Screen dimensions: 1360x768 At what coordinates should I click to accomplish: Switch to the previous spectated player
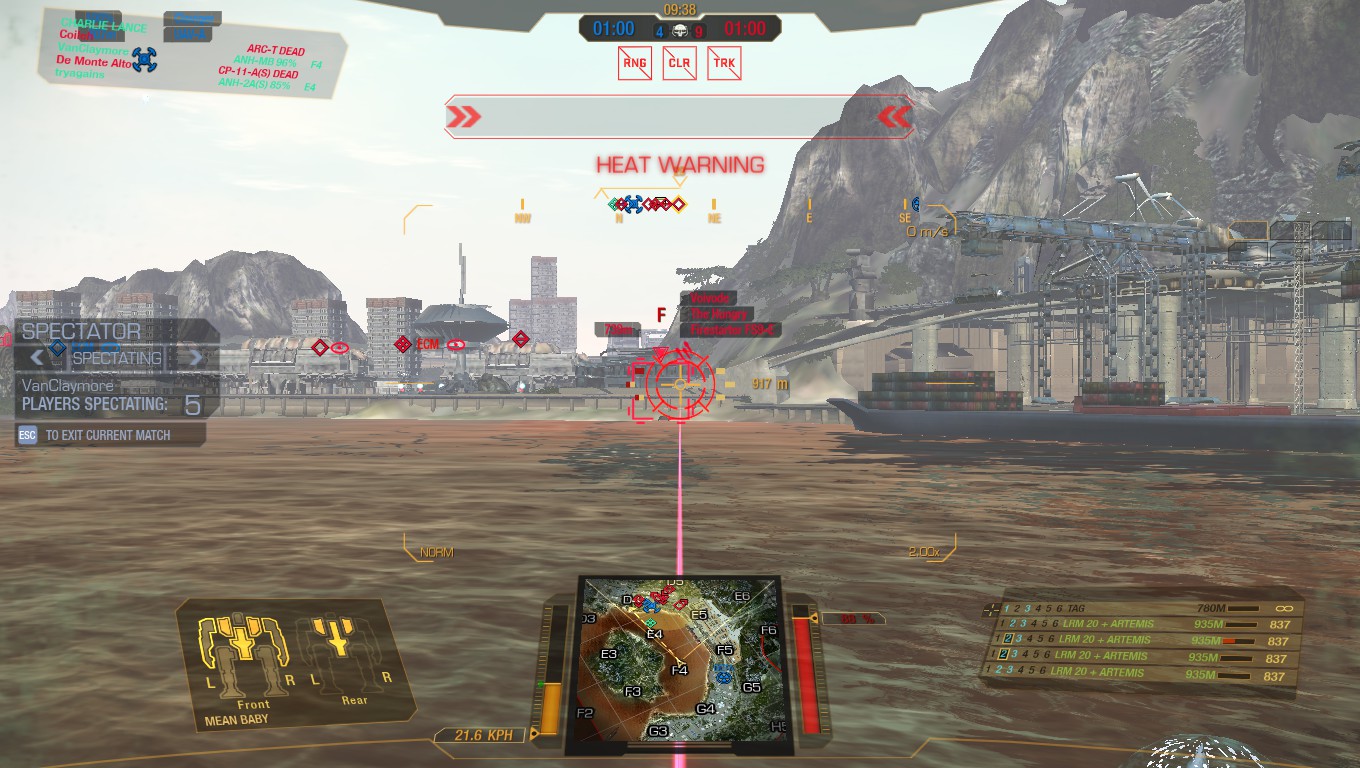[38, 357]
